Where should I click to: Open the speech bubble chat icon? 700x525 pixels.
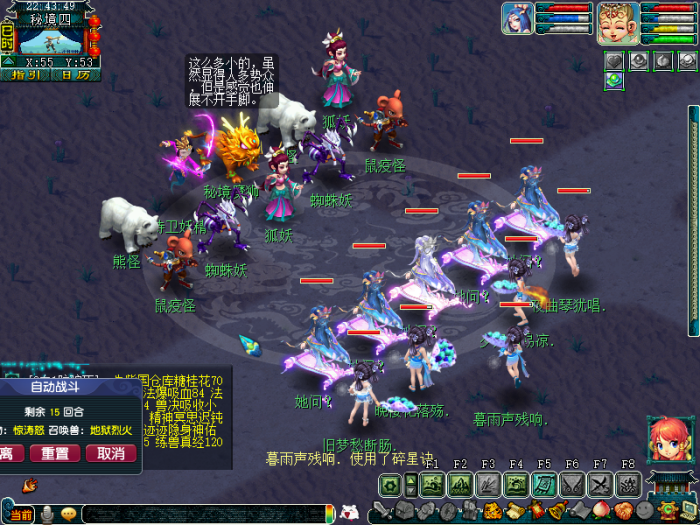coord(68,514)
